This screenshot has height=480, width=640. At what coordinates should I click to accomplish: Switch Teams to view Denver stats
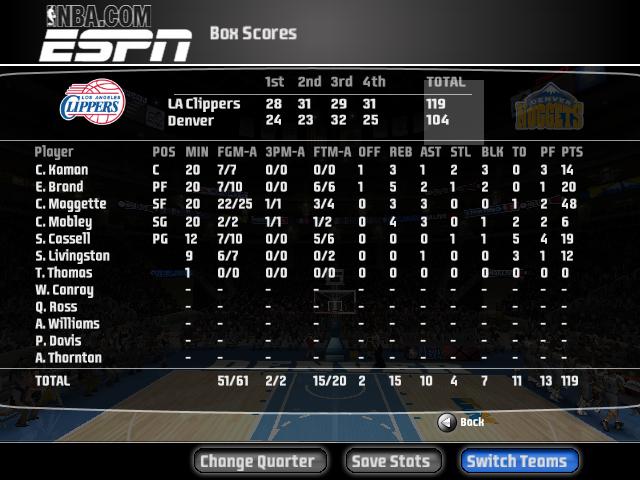518,461
